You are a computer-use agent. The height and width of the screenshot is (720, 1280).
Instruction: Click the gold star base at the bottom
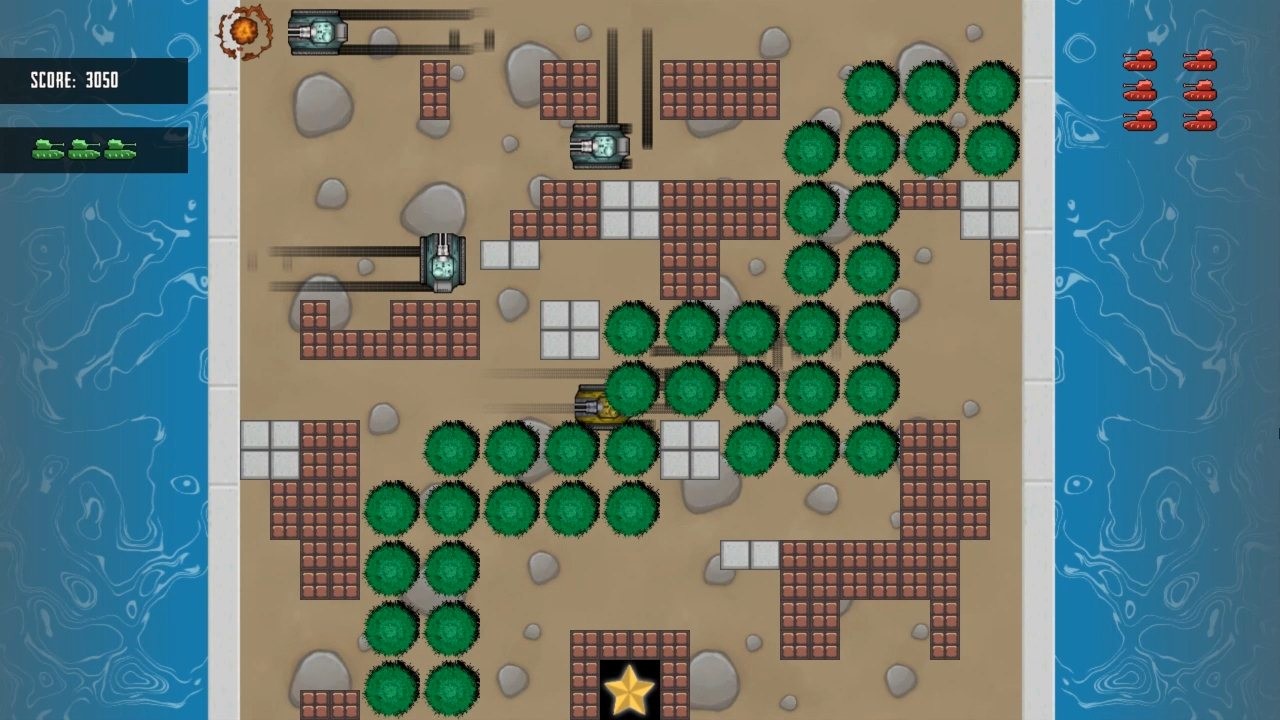[x=630, y=690]
